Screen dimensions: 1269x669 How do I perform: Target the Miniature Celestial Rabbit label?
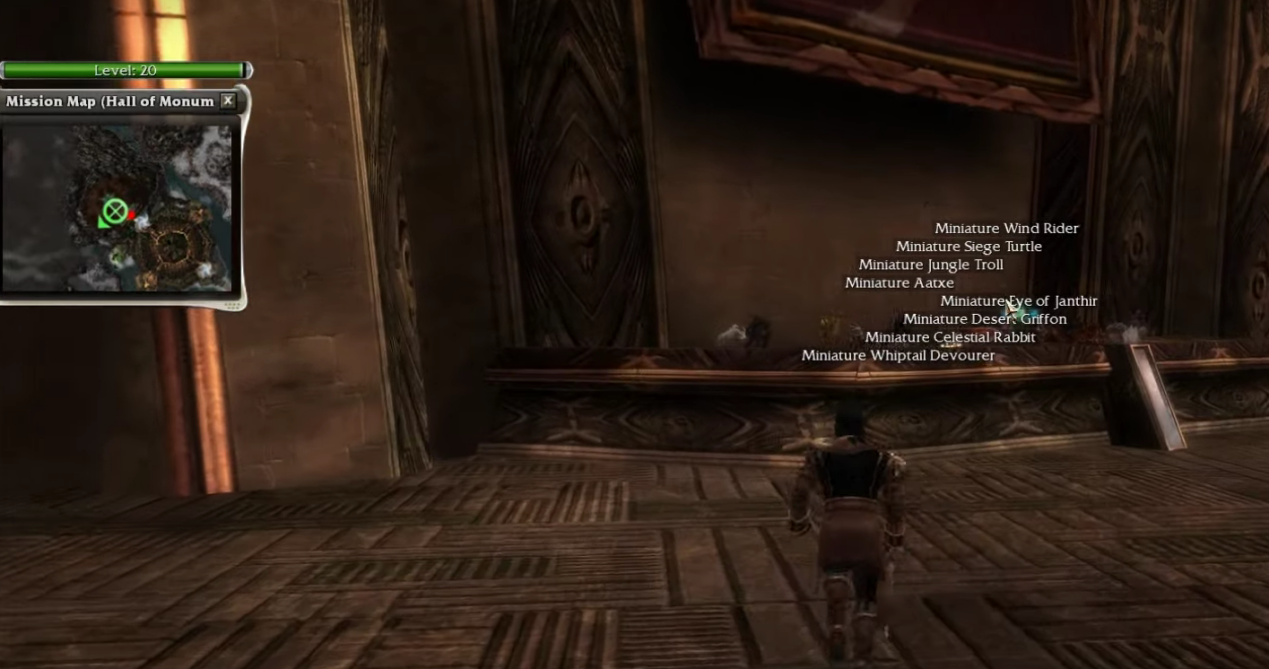click(949, 338)
